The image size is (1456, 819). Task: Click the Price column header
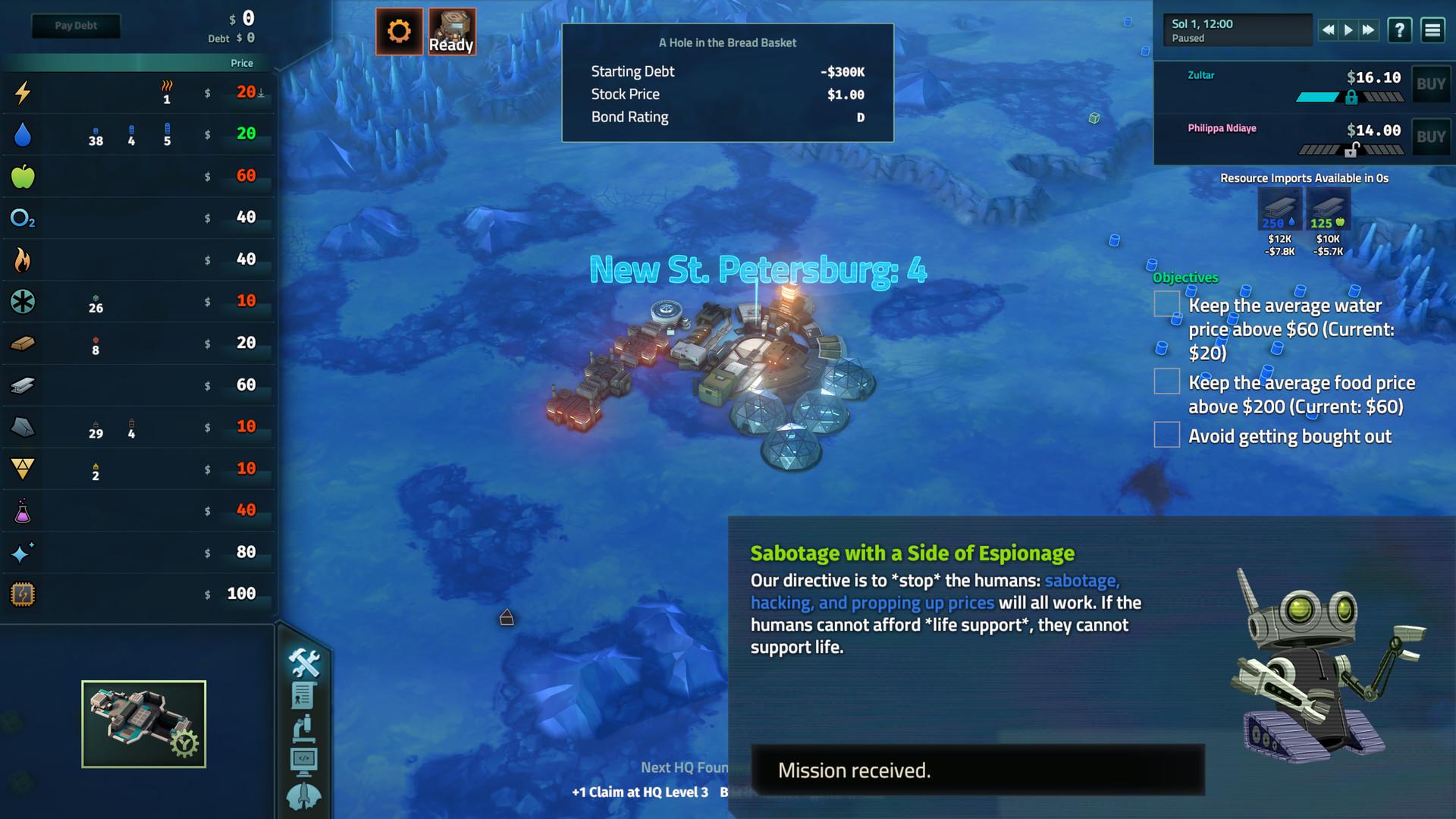coord(242,63)
